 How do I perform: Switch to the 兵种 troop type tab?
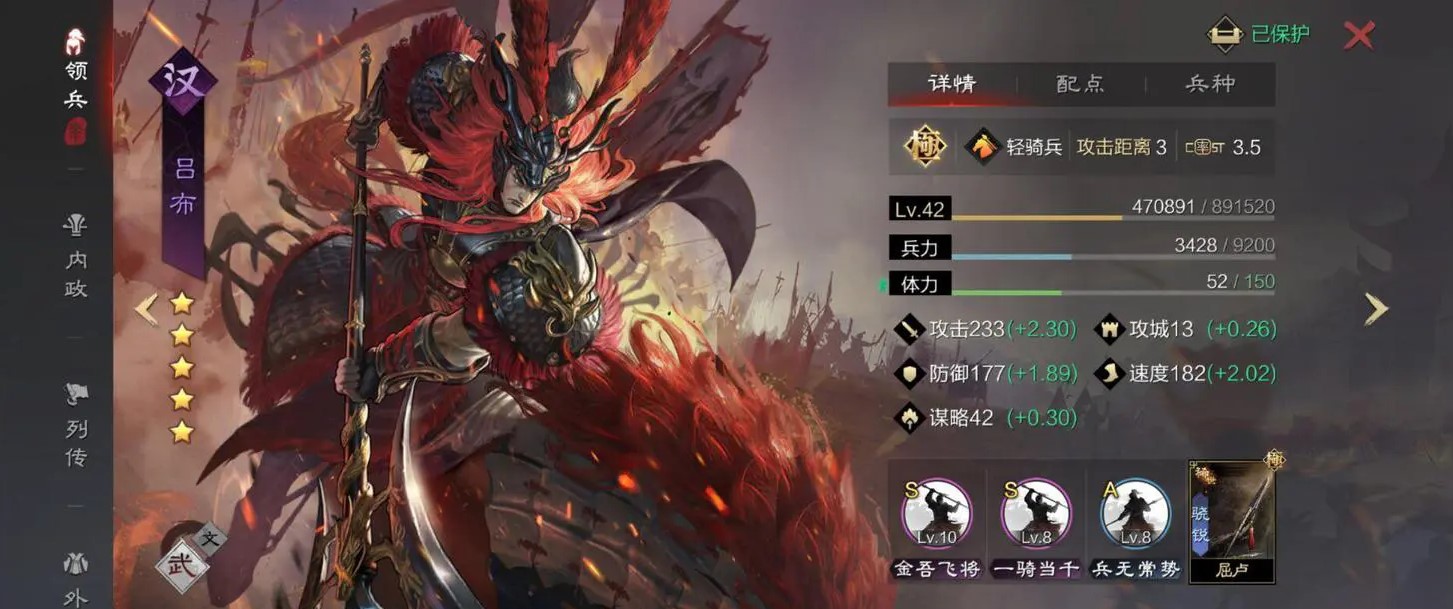pos(1210,84)
